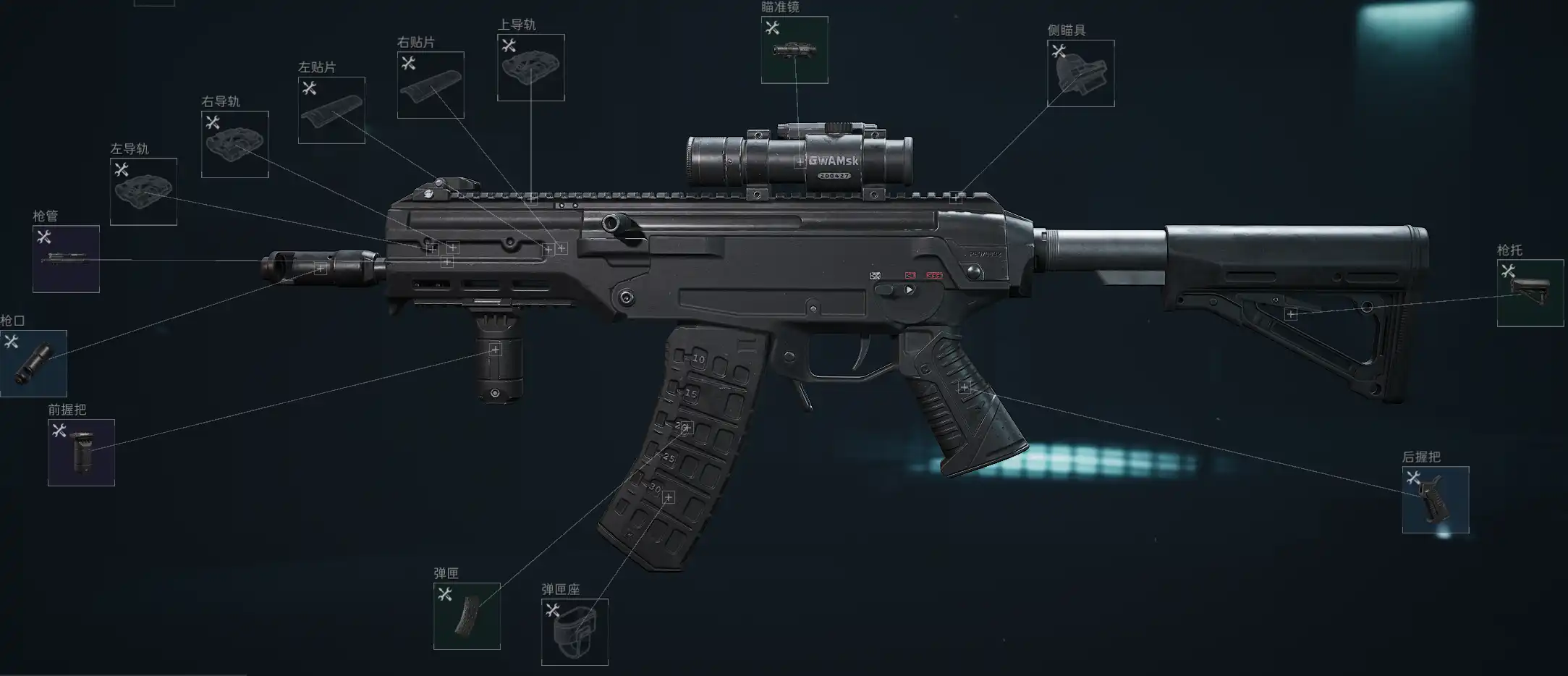The height and width of the screenshot is (676, 1568).
Task: Open the 左导轨 left rail slot
Action: pos(143,192)
